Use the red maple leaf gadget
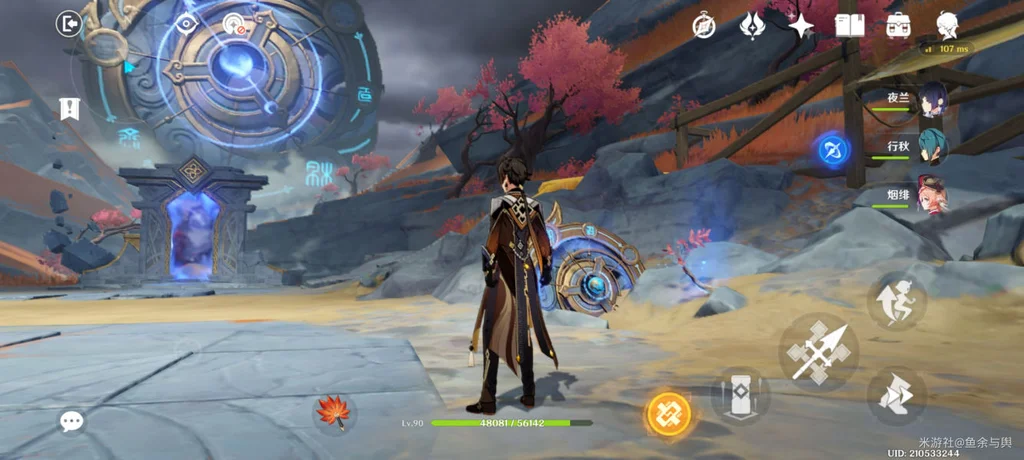Screen dimensions: 1024x460 click(333, 412)
